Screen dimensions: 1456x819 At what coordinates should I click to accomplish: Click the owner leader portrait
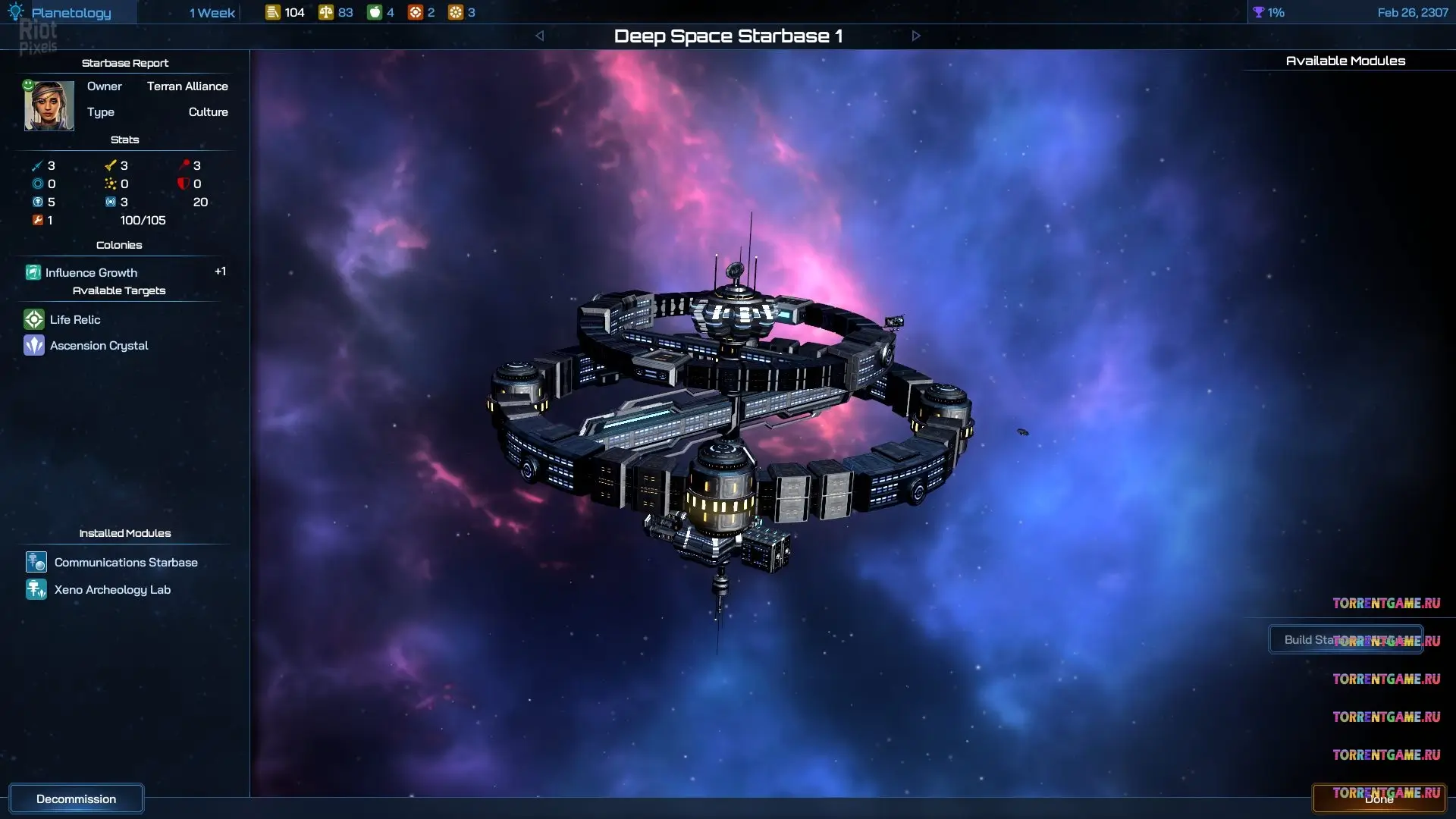click(49, 106)
